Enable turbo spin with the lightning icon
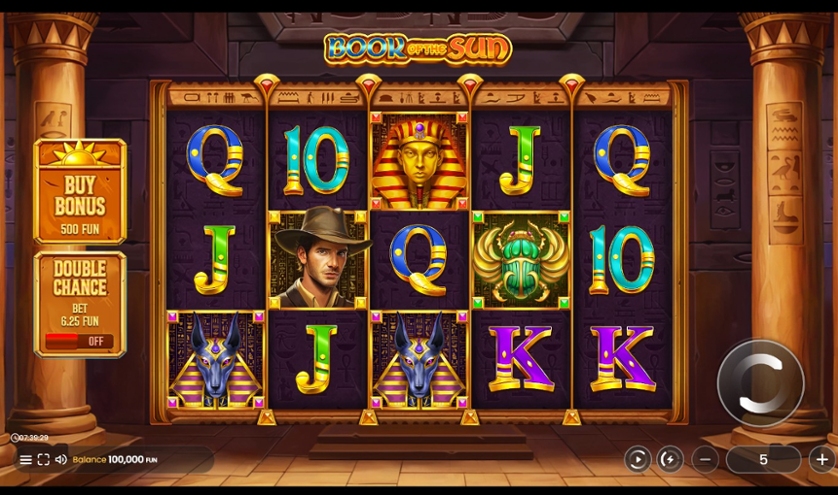Viewport: 838px width, 495px height. (670, 459)
